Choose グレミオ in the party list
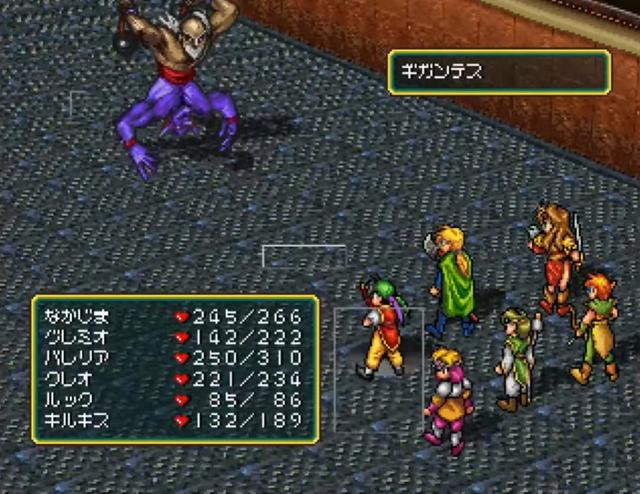 175,336
